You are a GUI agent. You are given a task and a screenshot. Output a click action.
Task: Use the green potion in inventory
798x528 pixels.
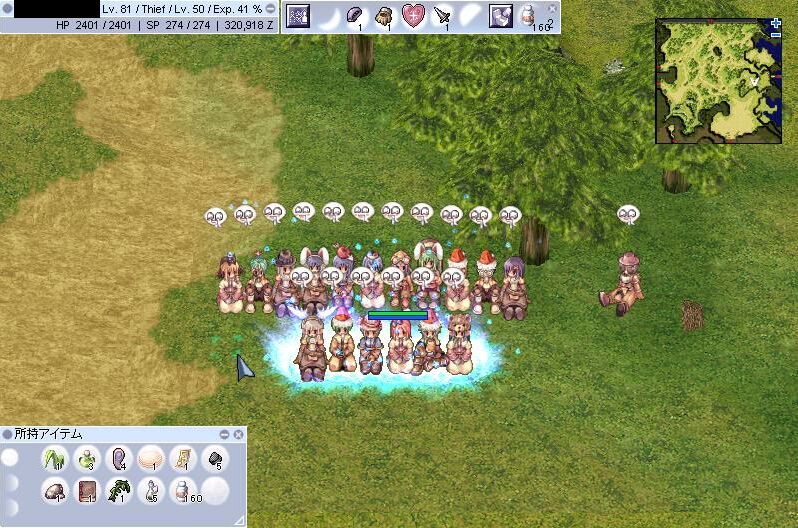pyautogui.click(x=86, y=459)
